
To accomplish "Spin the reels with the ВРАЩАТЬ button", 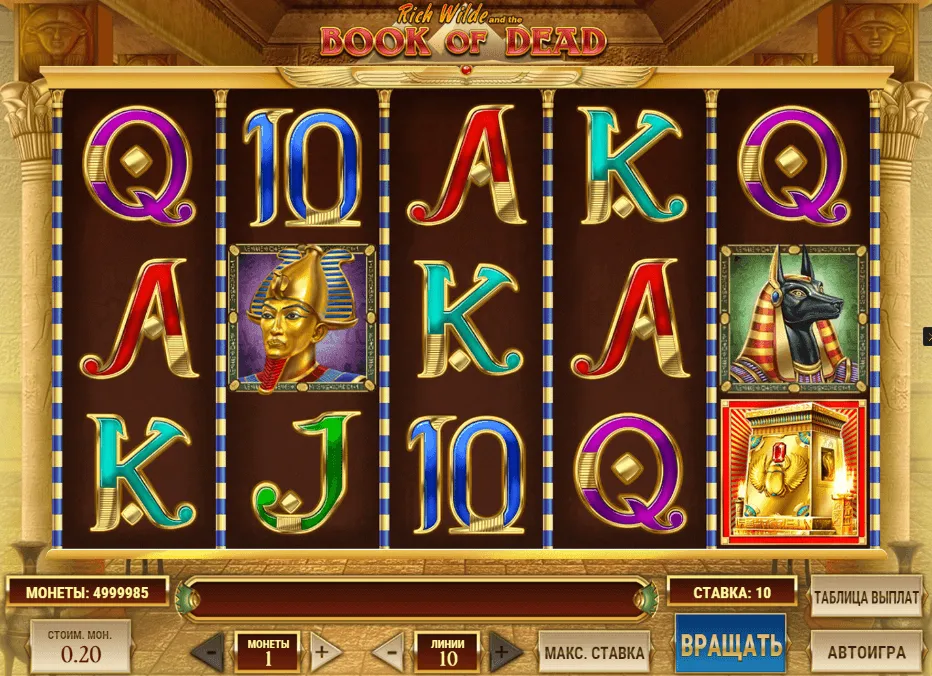I will point(730,644).
